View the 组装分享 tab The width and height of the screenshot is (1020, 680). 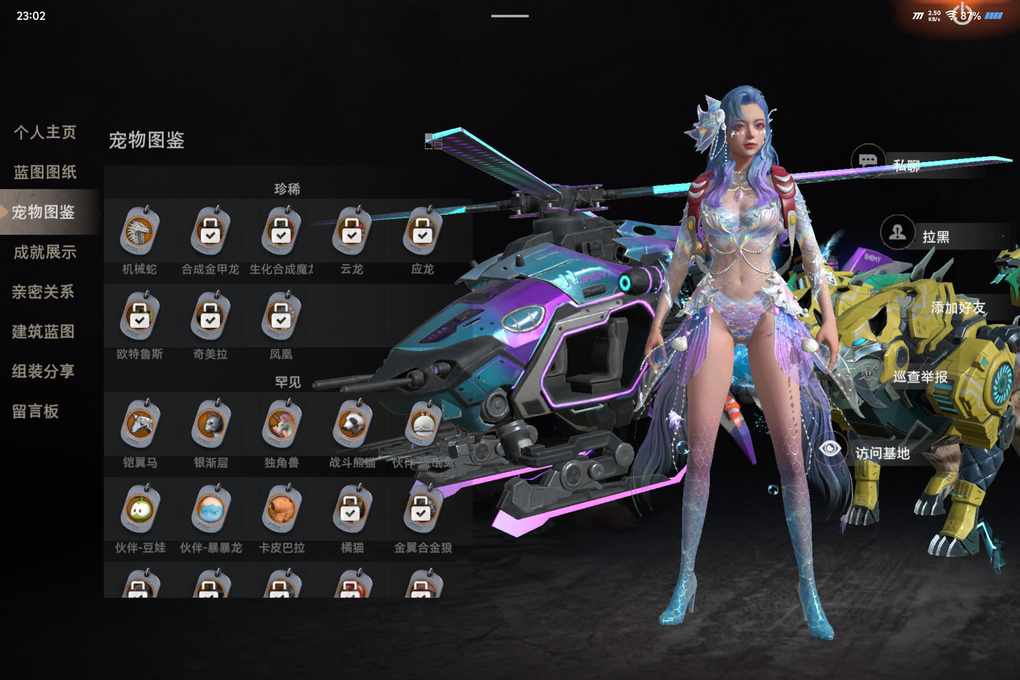44,371
